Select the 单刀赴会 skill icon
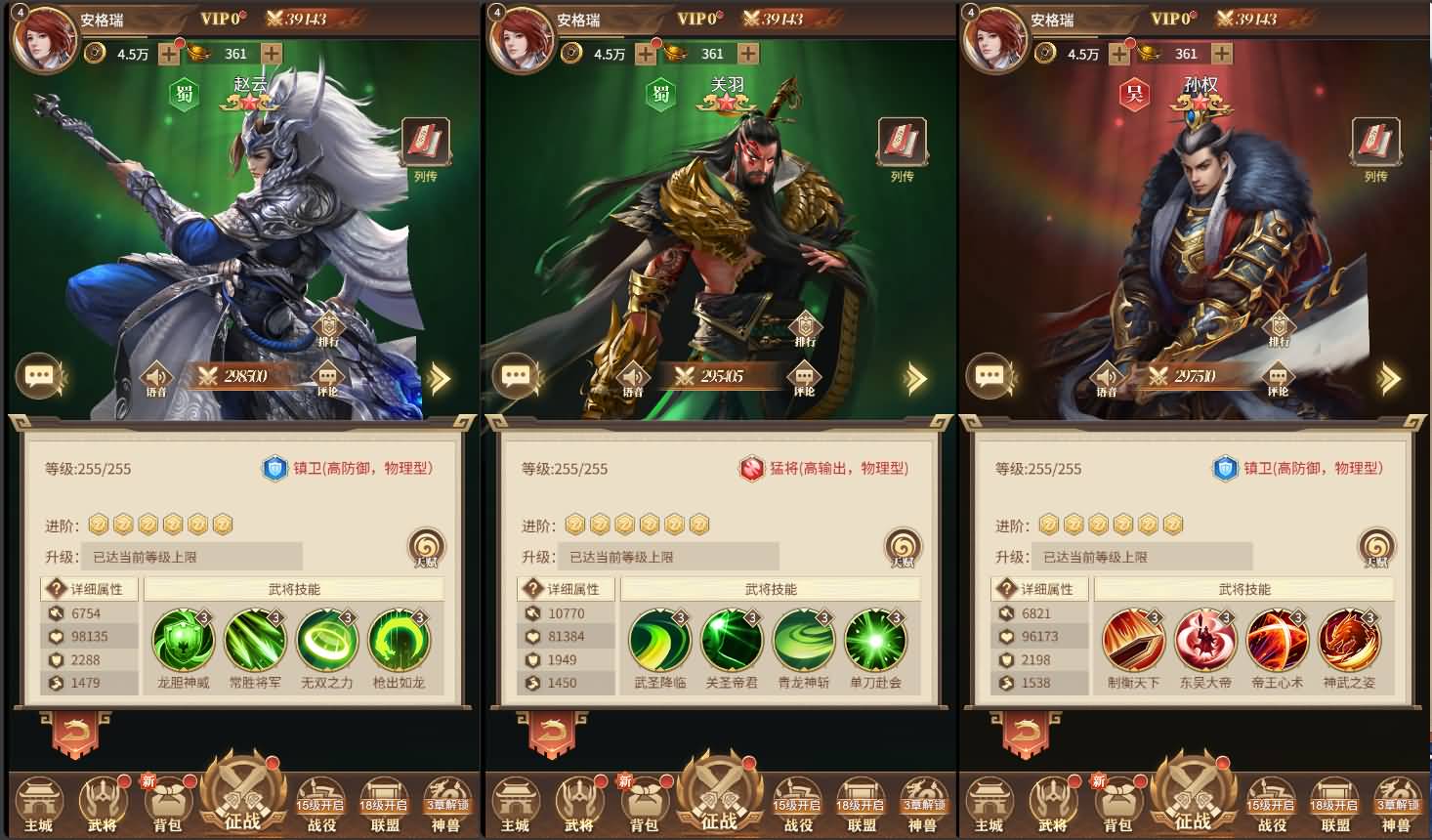 875,641
